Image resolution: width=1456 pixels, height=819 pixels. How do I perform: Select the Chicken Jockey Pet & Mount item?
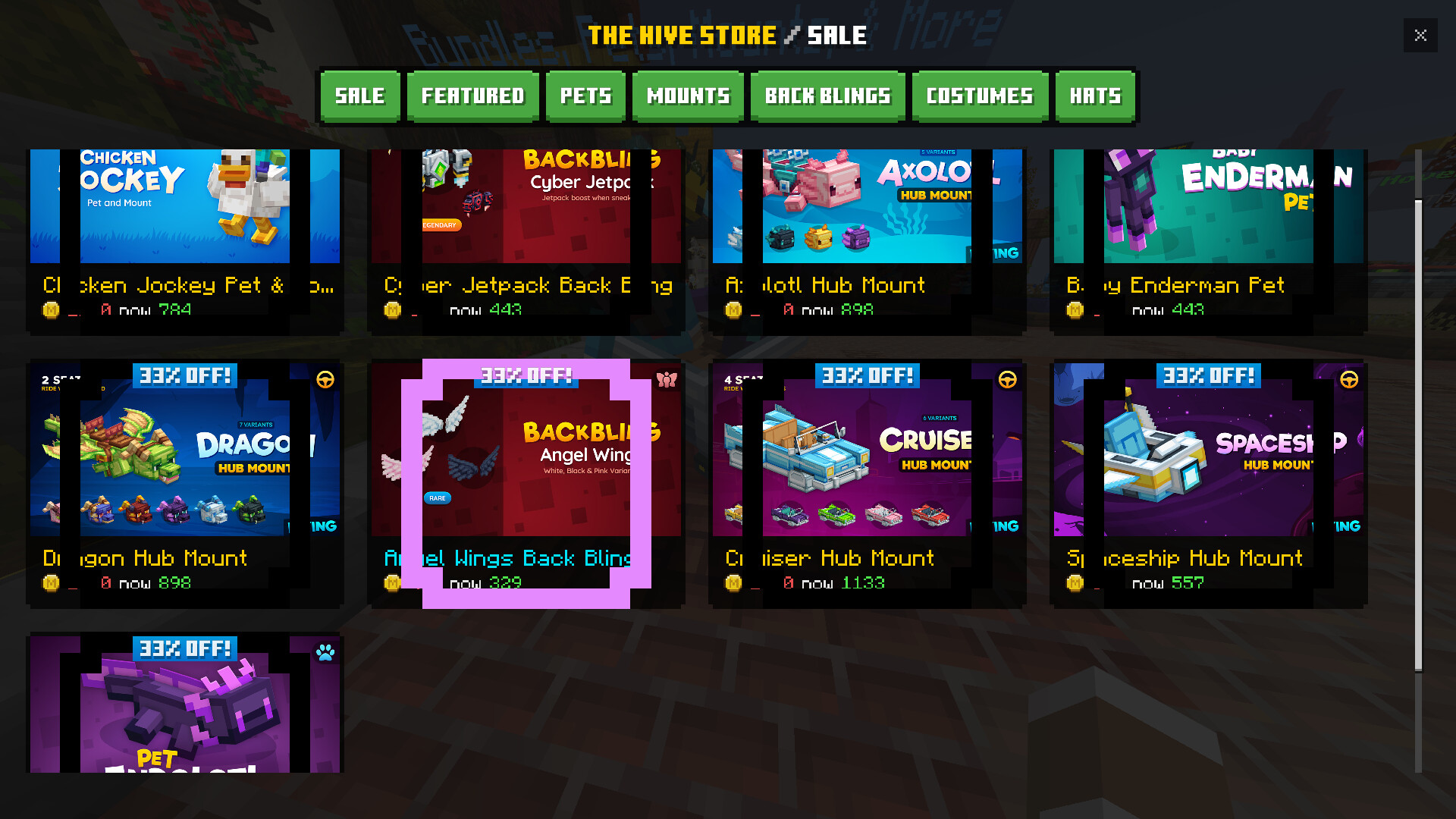tap(185, 227)
